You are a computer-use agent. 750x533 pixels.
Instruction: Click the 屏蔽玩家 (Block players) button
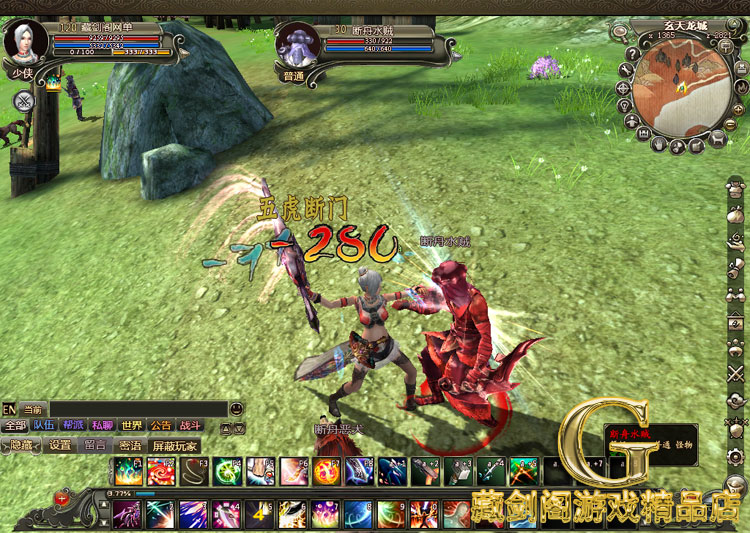point(174,445)
